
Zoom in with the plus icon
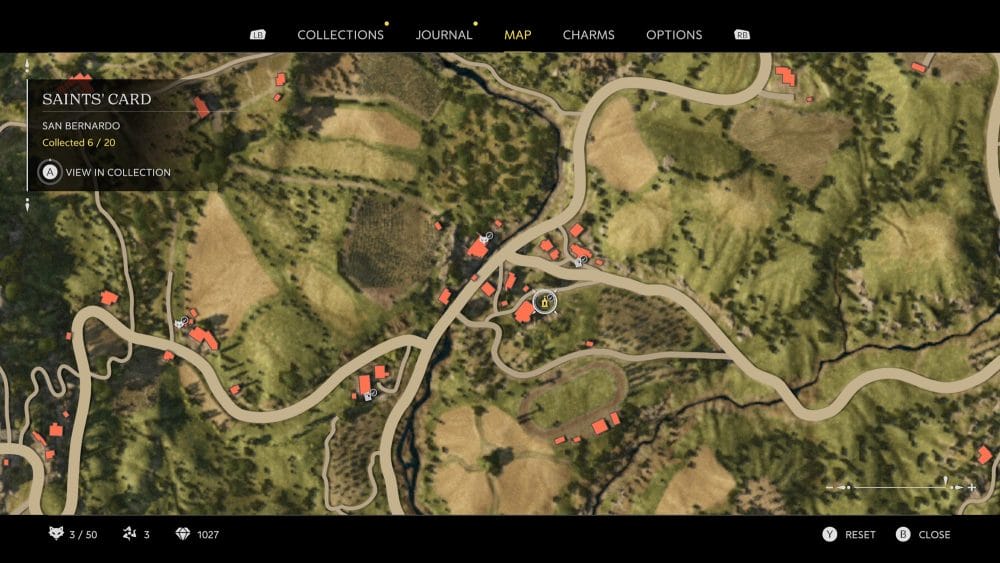point(971,487)
